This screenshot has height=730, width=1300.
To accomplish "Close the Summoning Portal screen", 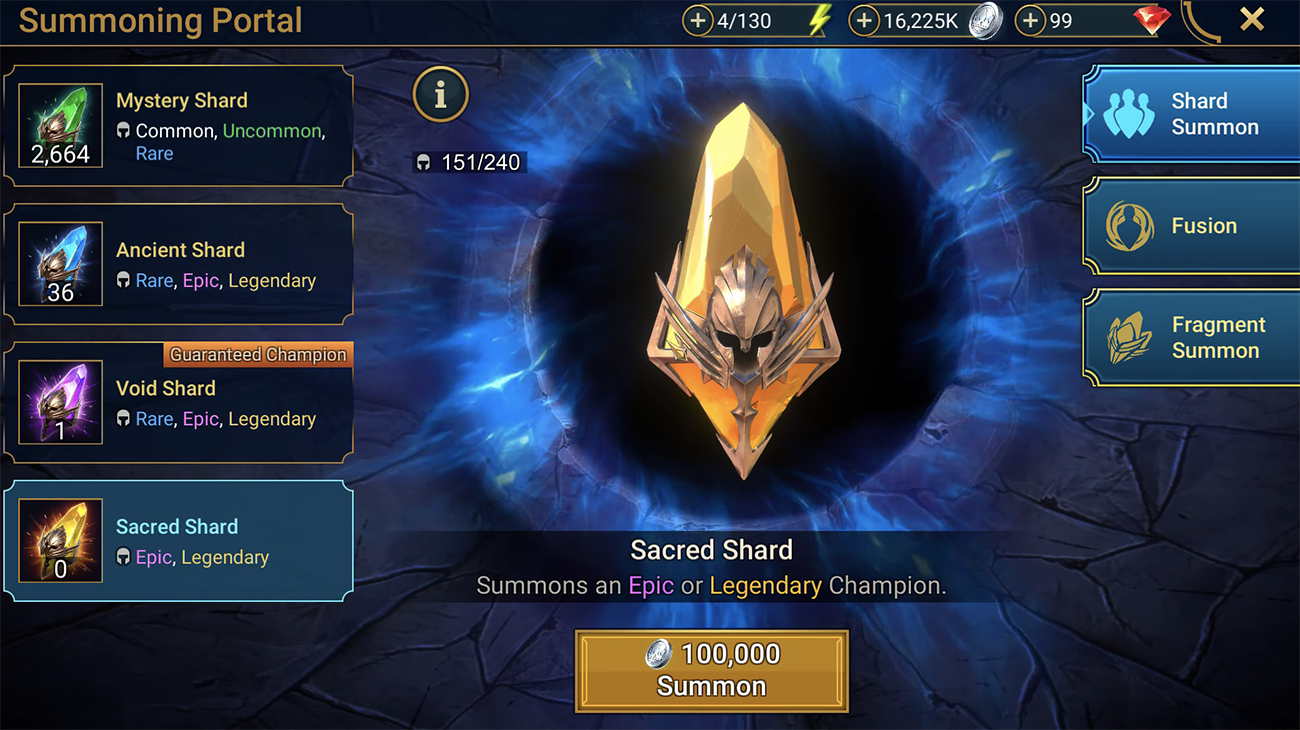I will [x=1251, y=19].
